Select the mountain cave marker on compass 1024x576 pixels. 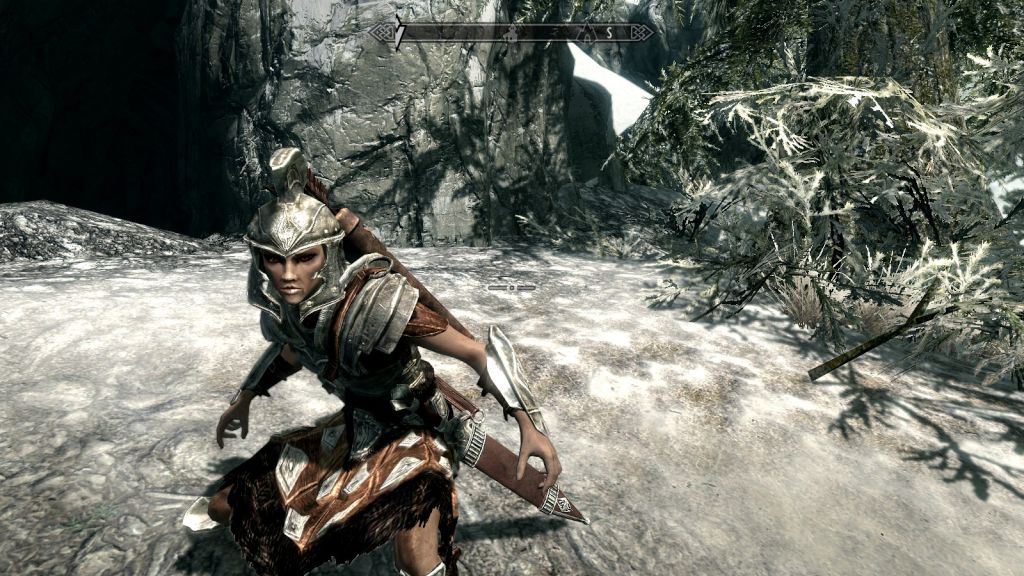(586, 33)
